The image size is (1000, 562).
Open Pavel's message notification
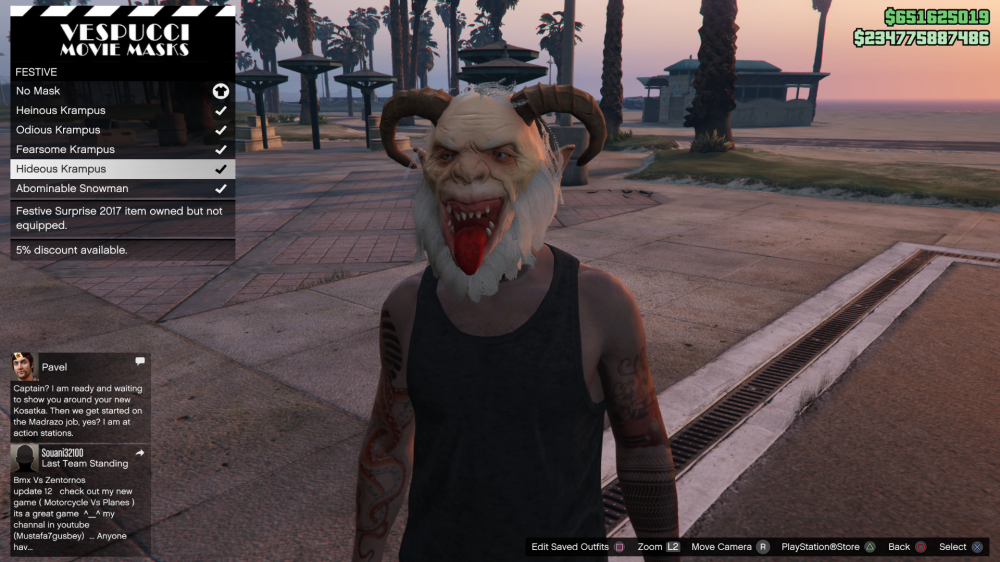pos(79,395)
